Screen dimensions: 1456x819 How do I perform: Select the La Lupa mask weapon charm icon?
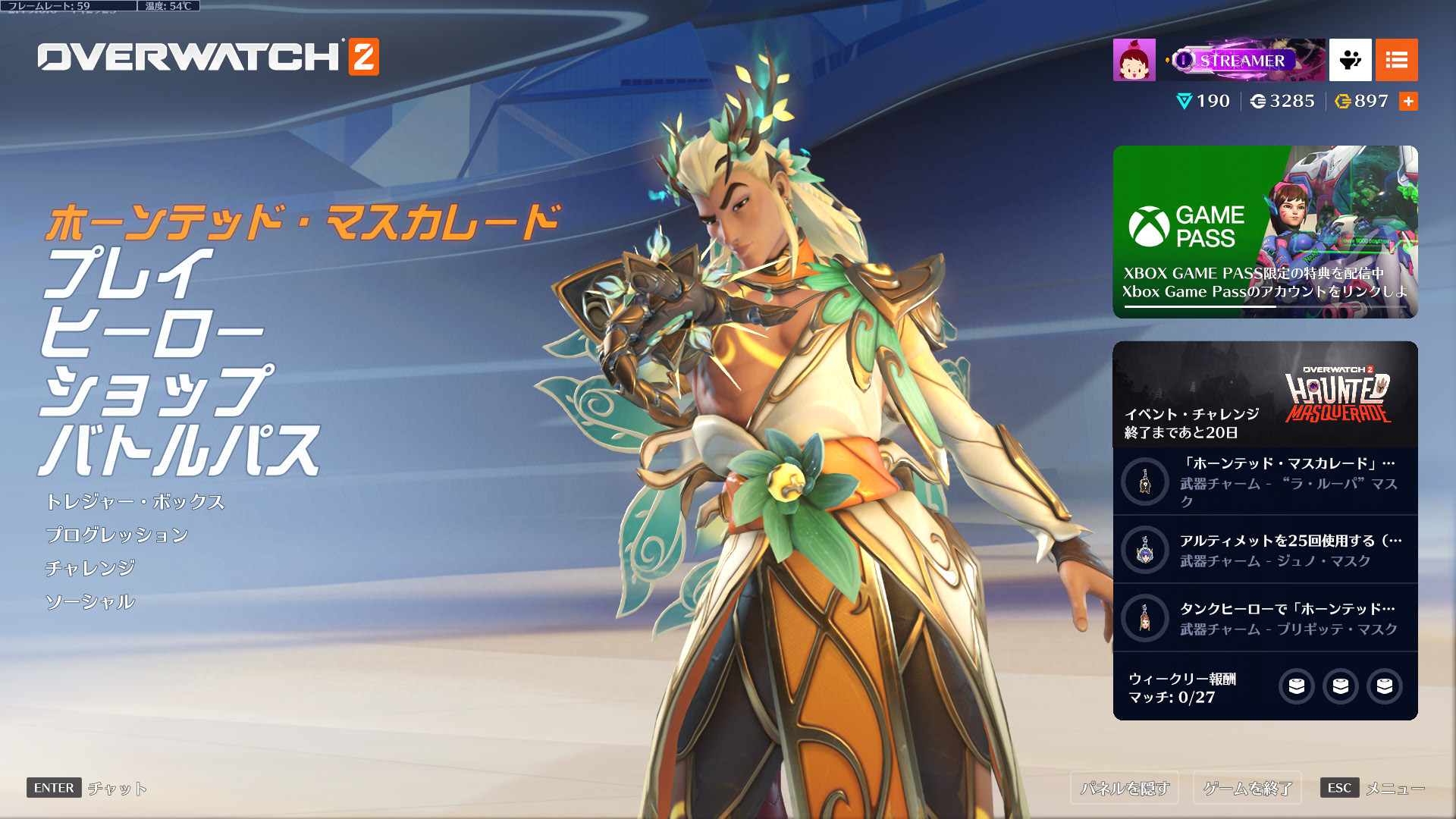click(x=1144, y=482)
